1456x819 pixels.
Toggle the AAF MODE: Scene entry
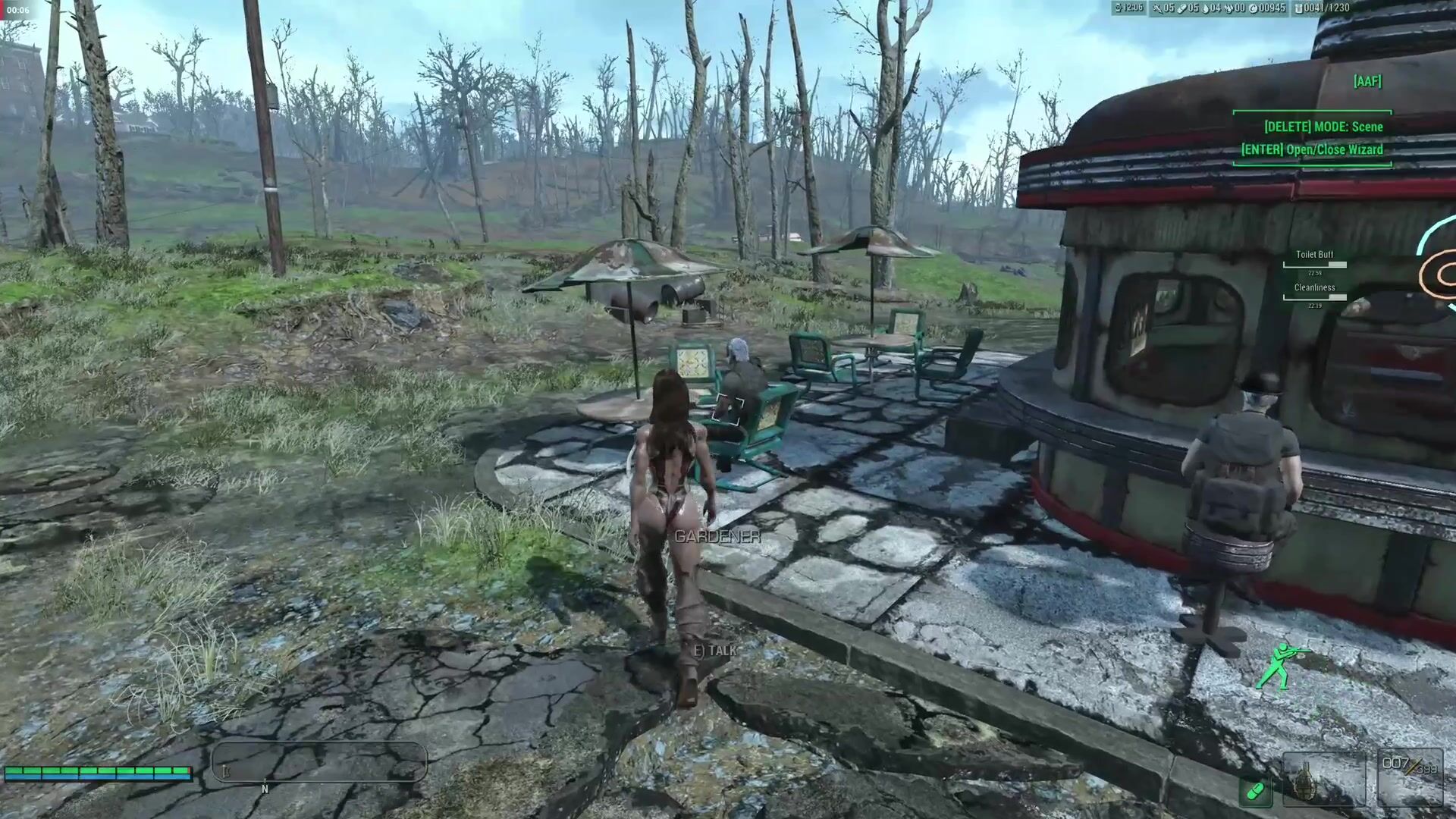1323,127
